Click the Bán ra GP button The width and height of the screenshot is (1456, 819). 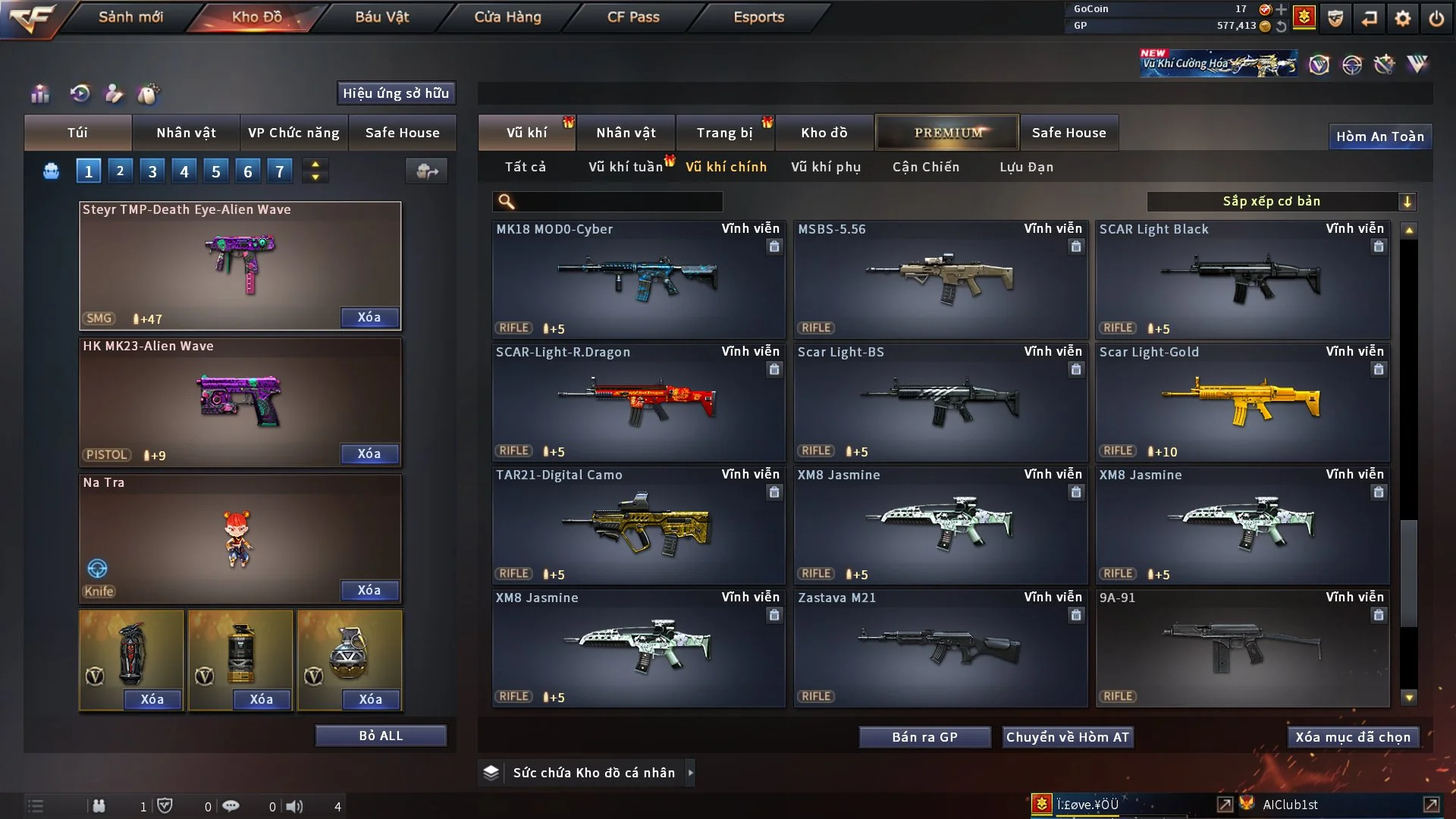click(924, 737)
